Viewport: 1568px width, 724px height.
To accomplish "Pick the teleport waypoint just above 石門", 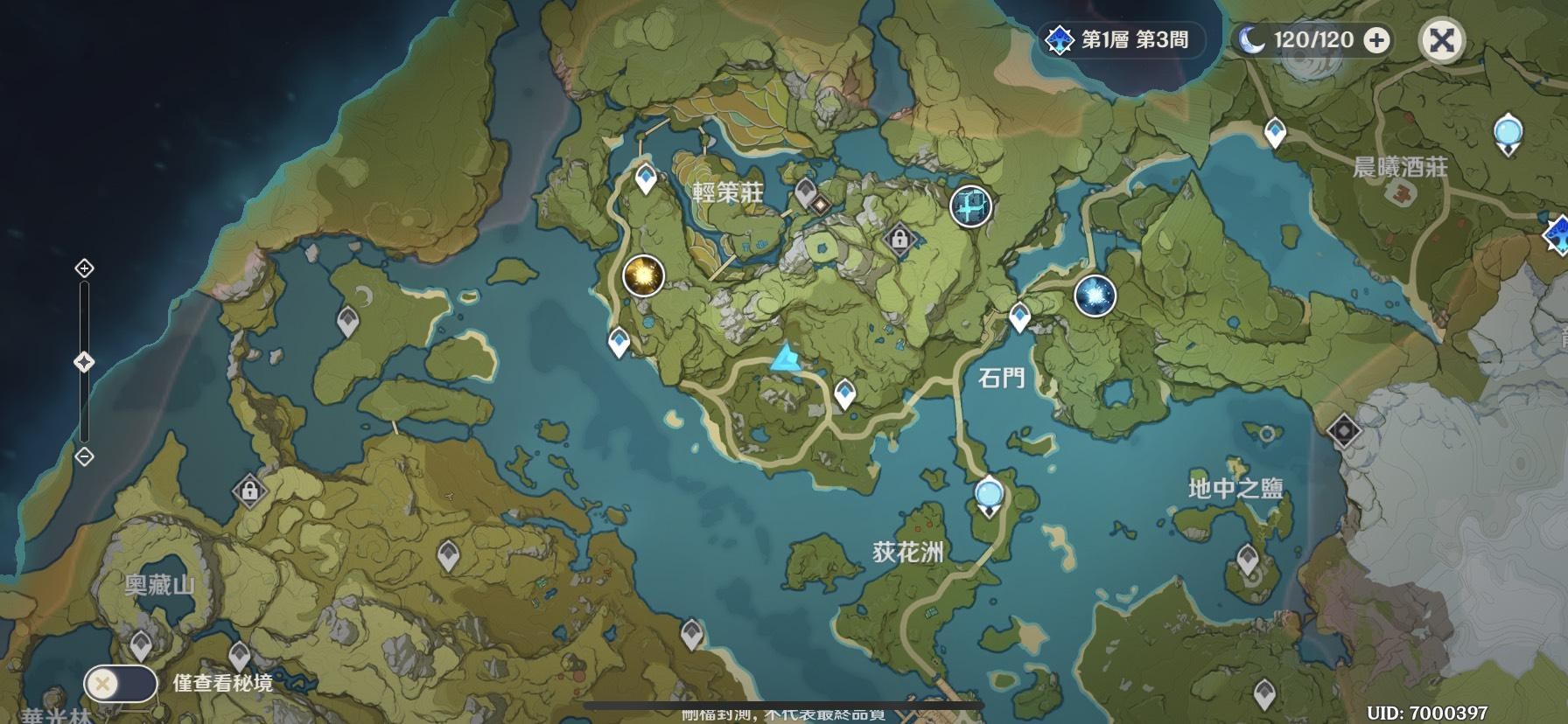I will pyautogui.click(x=1019, y=316).
